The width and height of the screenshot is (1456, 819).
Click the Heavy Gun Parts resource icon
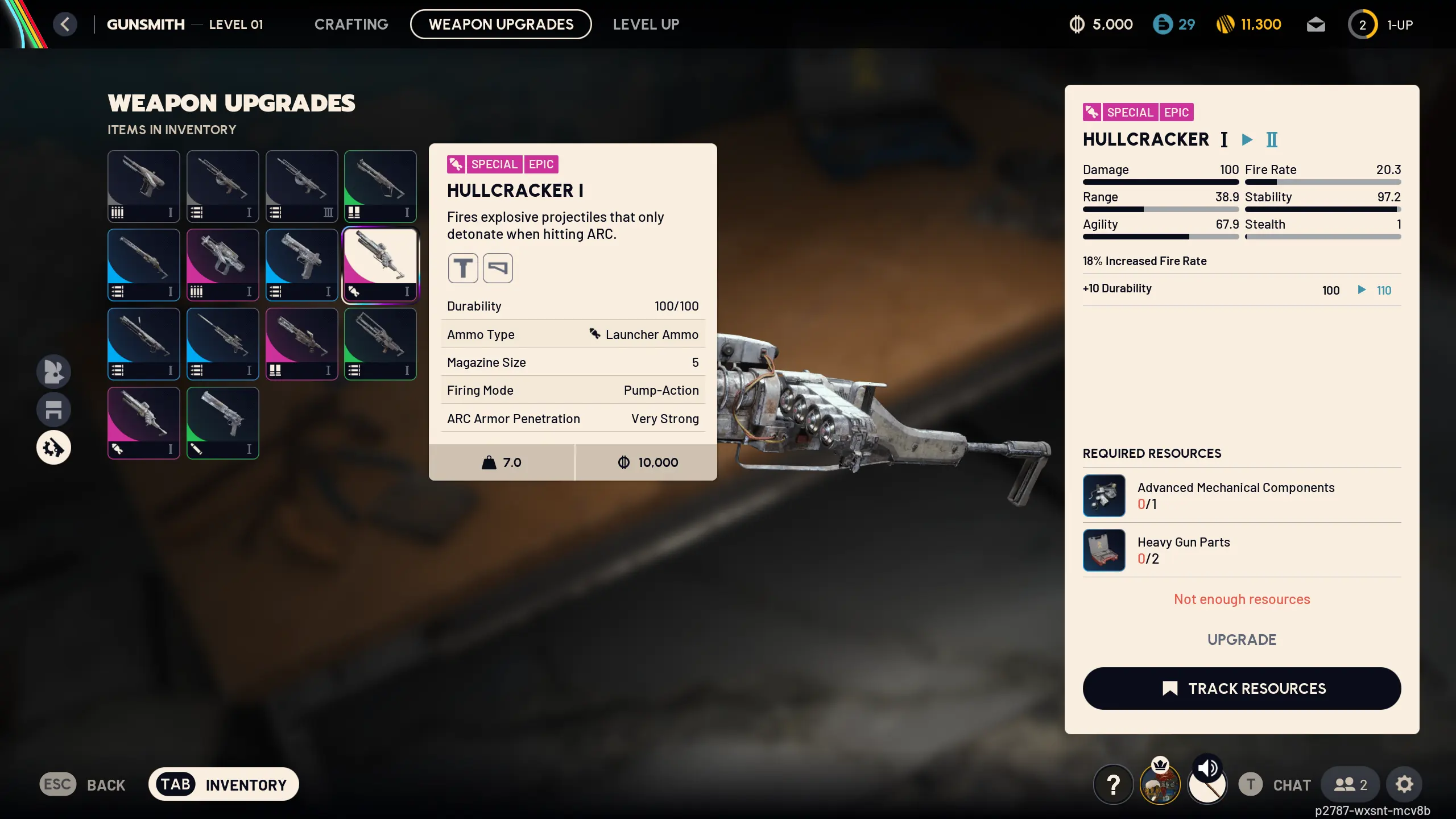tap(1104, 550)
